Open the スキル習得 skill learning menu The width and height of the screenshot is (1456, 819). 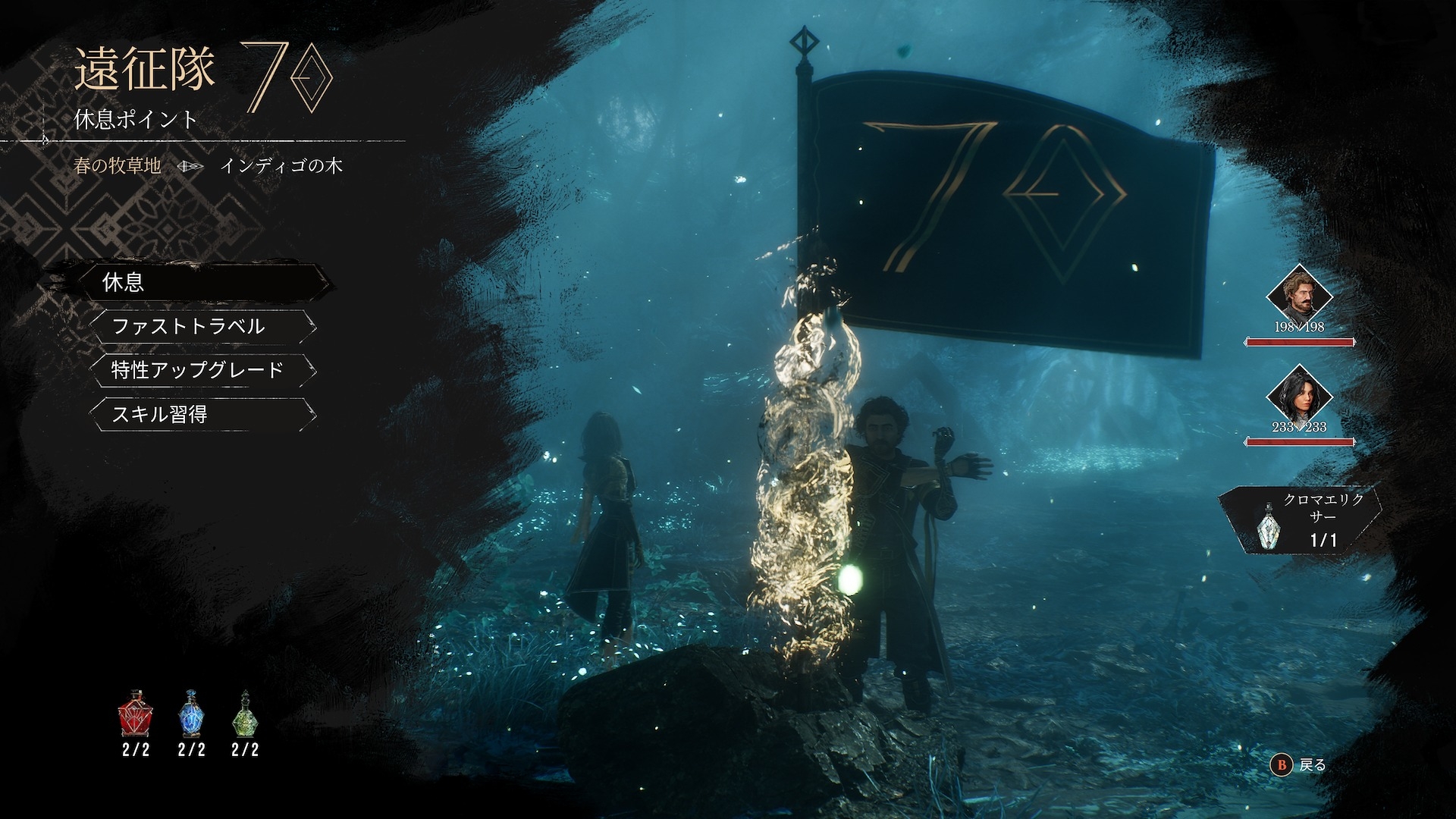[201, 414]
